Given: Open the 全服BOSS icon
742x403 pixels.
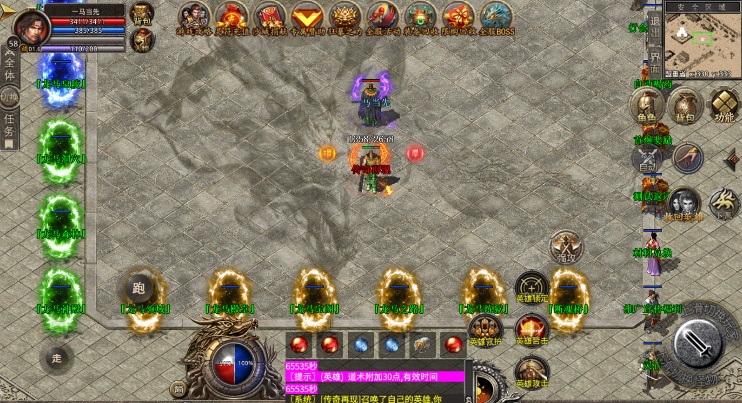Looking at the screenshot, I should click(x=496, y=17).
